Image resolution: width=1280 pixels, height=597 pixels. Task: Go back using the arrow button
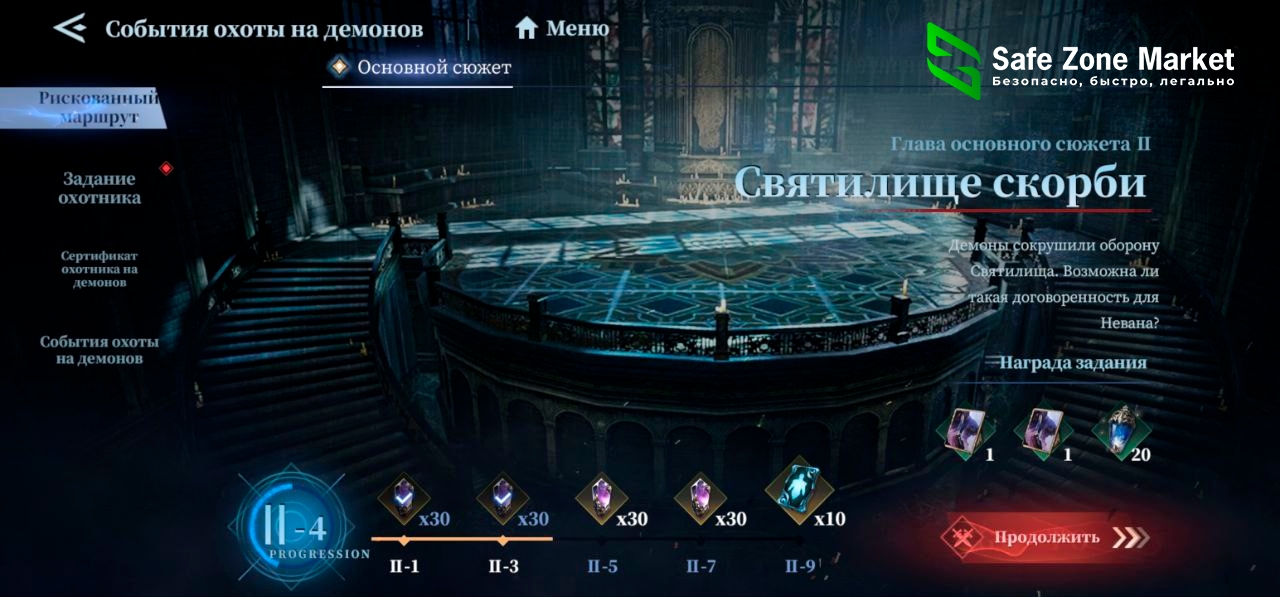tap(69, 28)
